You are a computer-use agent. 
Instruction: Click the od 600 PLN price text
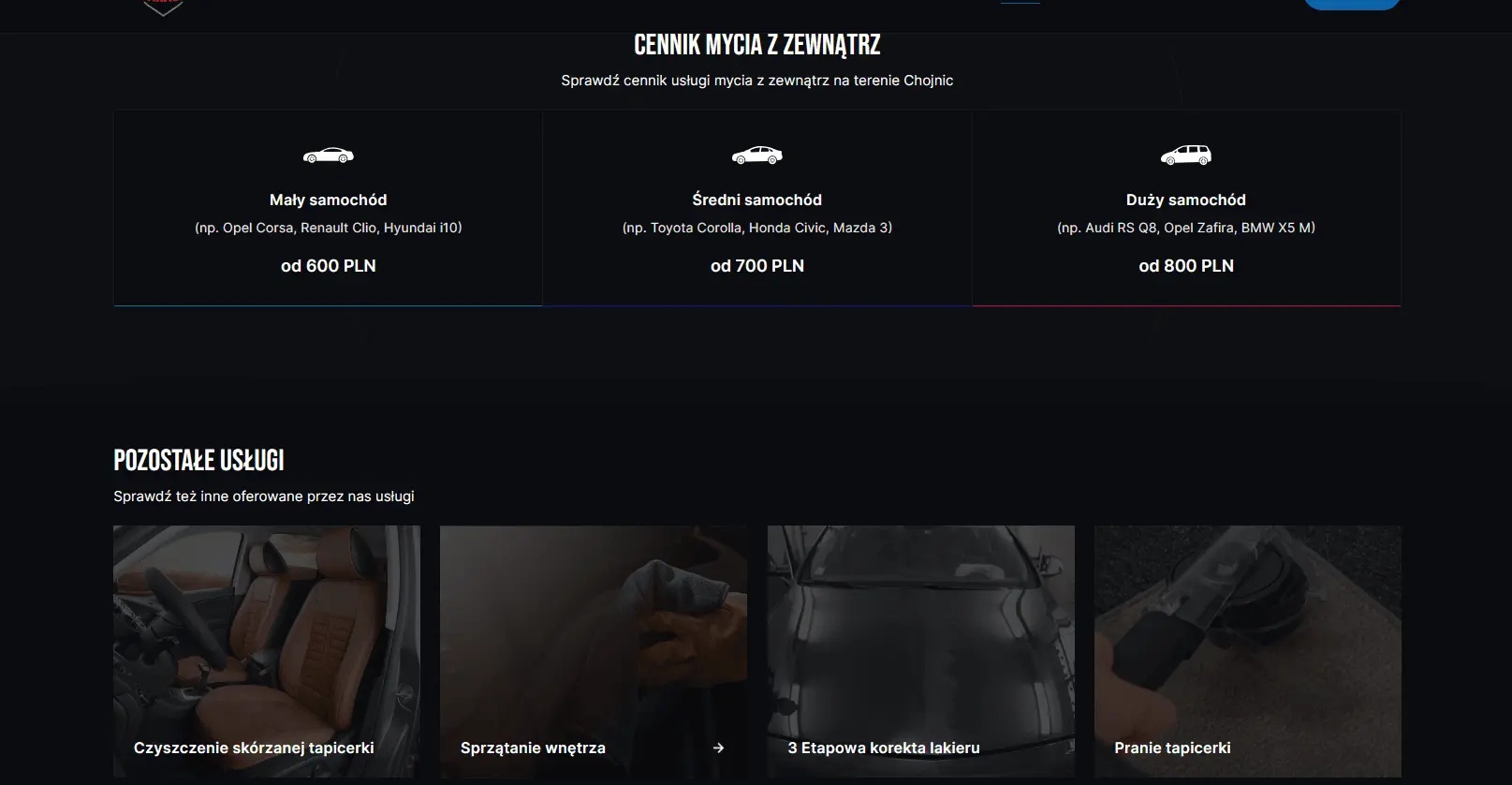(329, 265)
